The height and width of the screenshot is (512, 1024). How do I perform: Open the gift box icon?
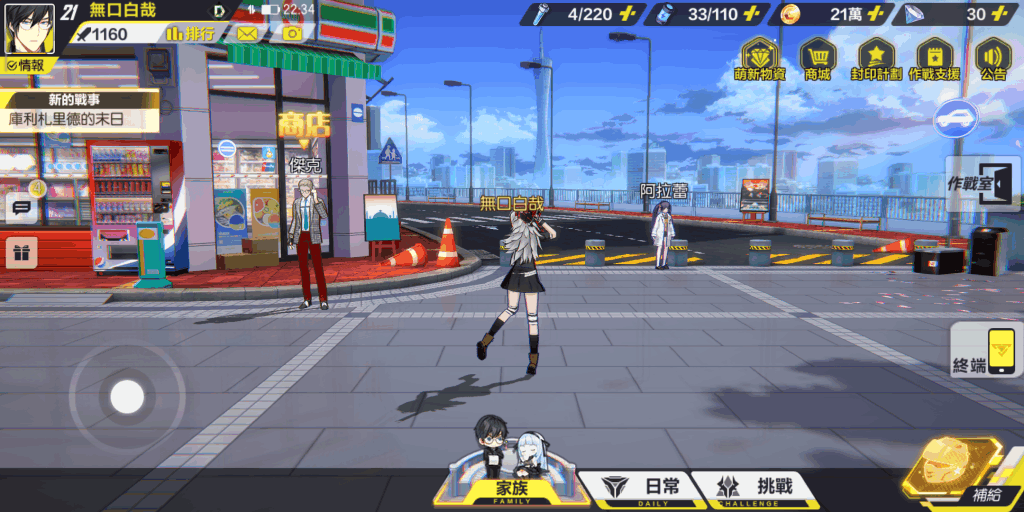point(22,252)
